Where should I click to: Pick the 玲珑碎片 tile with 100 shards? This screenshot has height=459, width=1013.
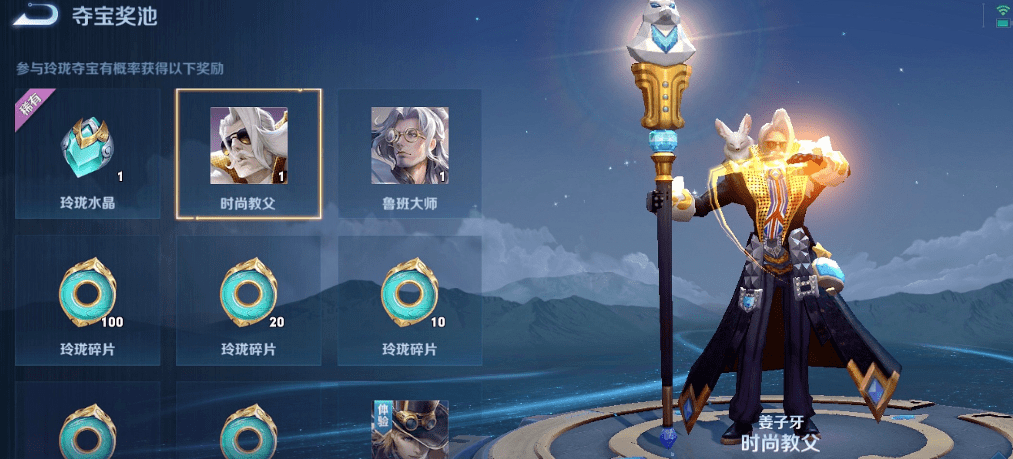click(x=87, y=299)
